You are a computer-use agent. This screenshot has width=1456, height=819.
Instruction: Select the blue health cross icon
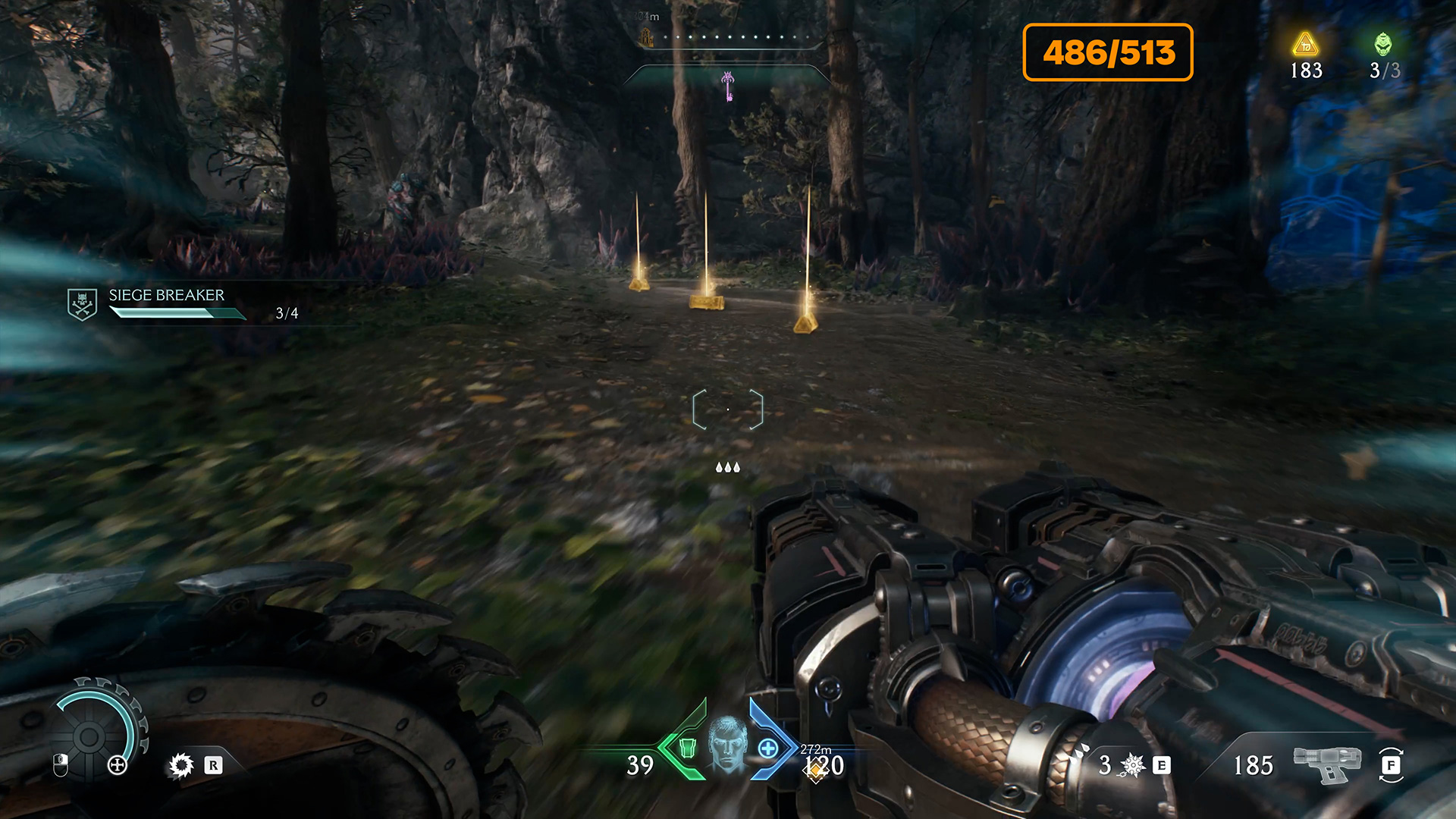coord(768,748)
